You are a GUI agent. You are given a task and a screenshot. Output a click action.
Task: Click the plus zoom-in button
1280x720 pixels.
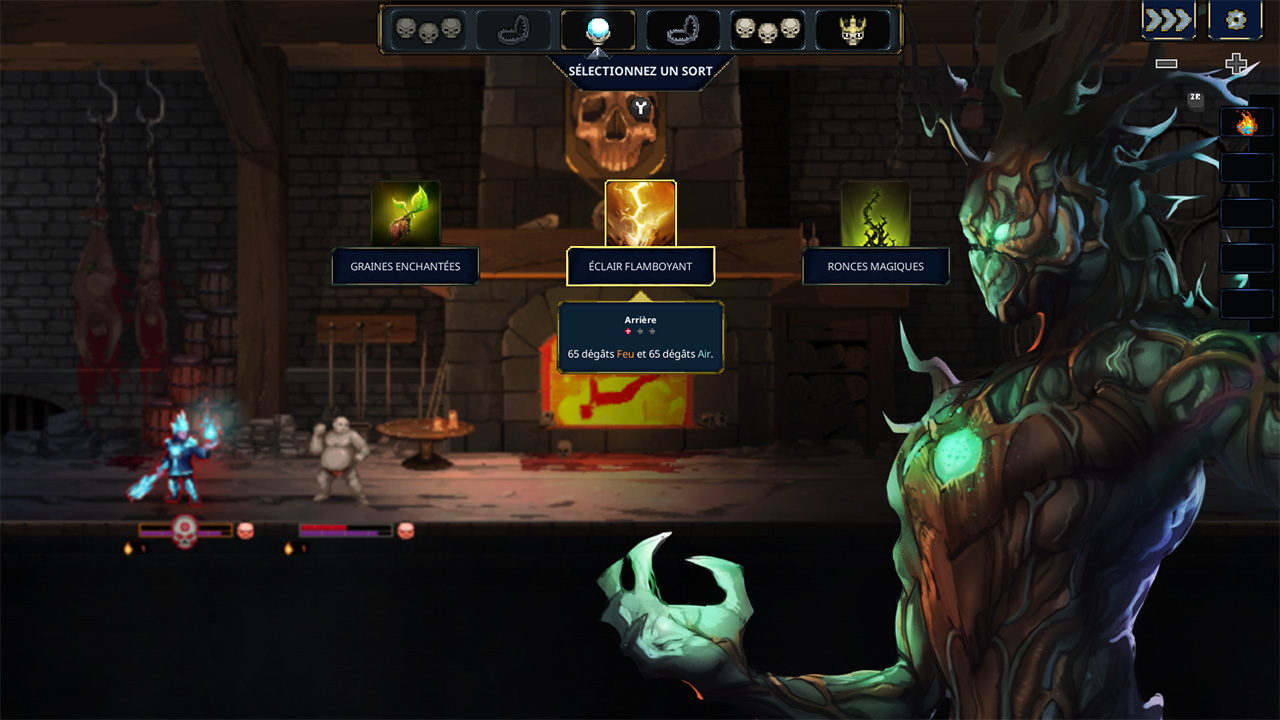pos(1236,64)
